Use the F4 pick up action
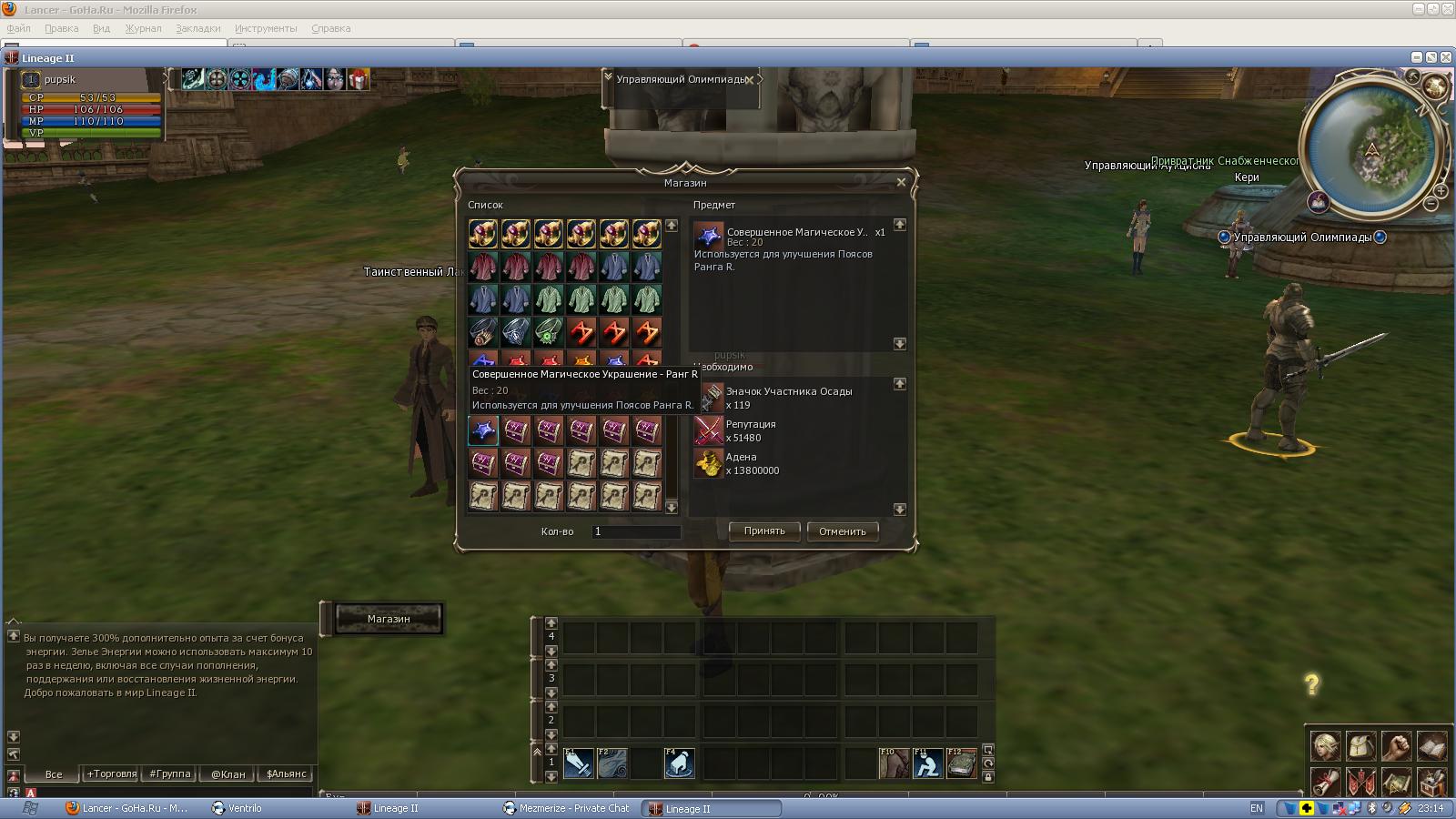The image size is (1456, 819). pos(679,763)
